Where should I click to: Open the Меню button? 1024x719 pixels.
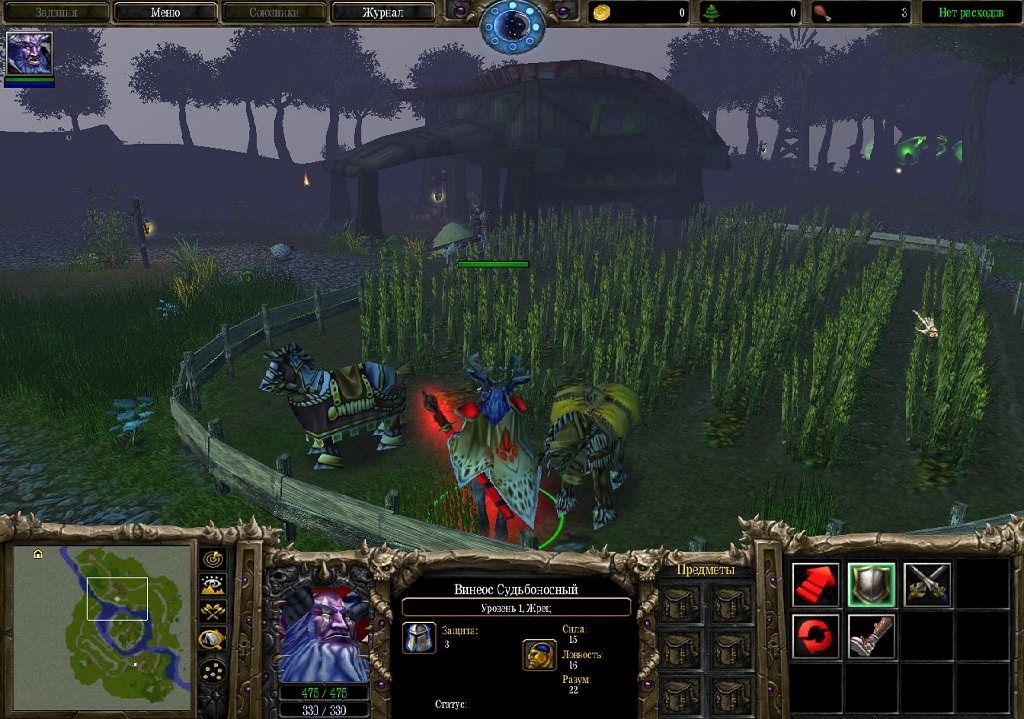165,13
